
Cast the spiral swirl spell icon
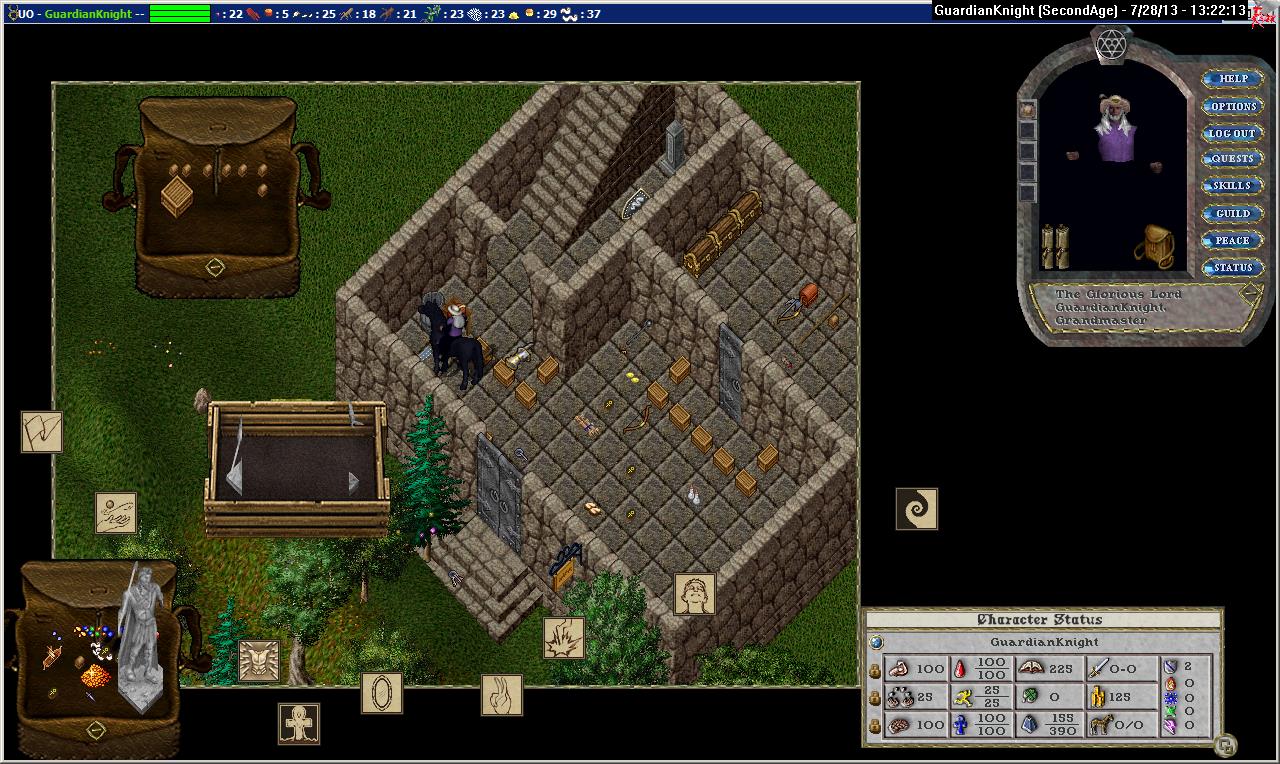coord(916,509)
